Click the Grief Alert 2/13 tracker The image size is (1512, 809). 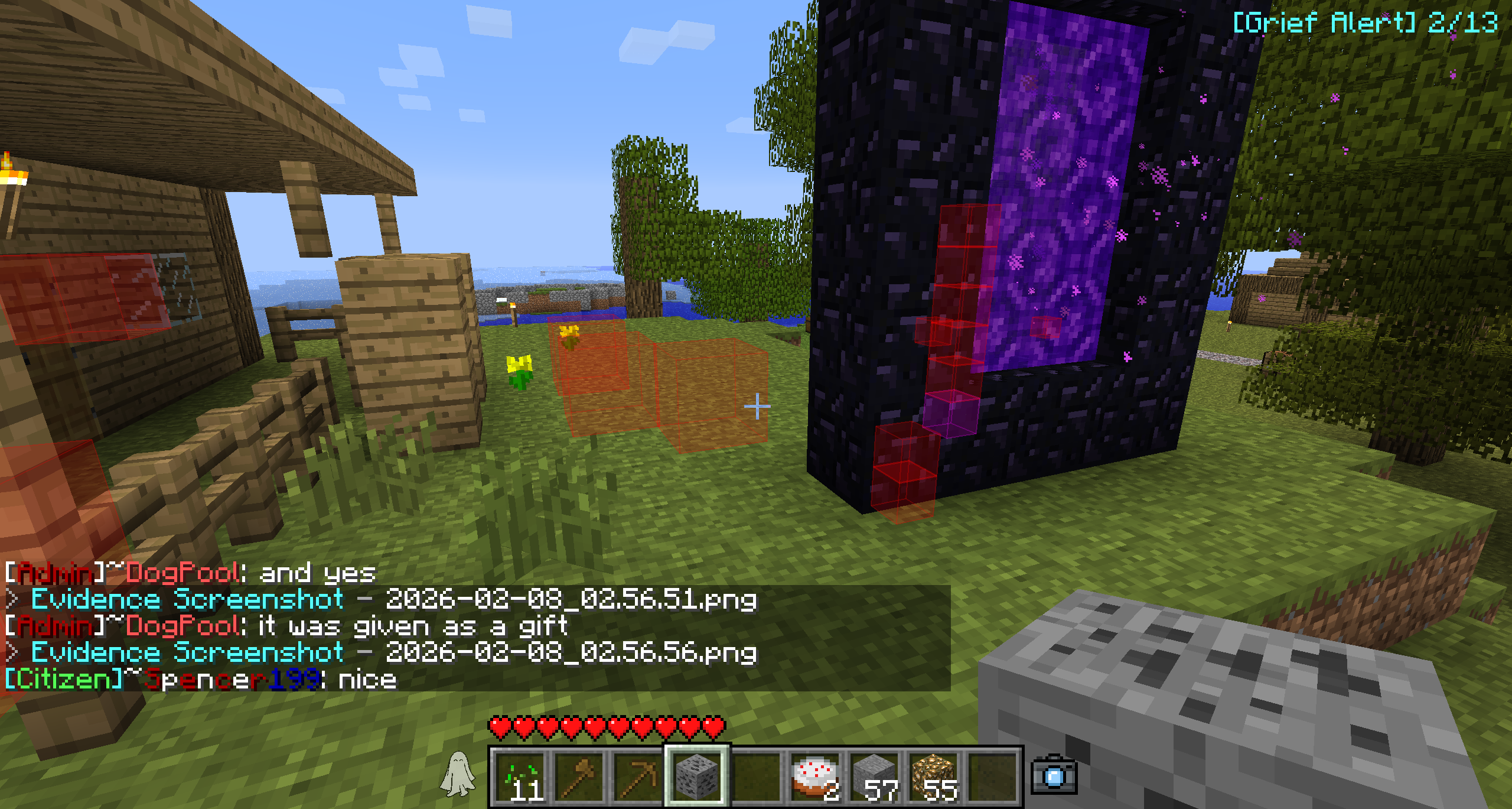[x=1364, y=23]
